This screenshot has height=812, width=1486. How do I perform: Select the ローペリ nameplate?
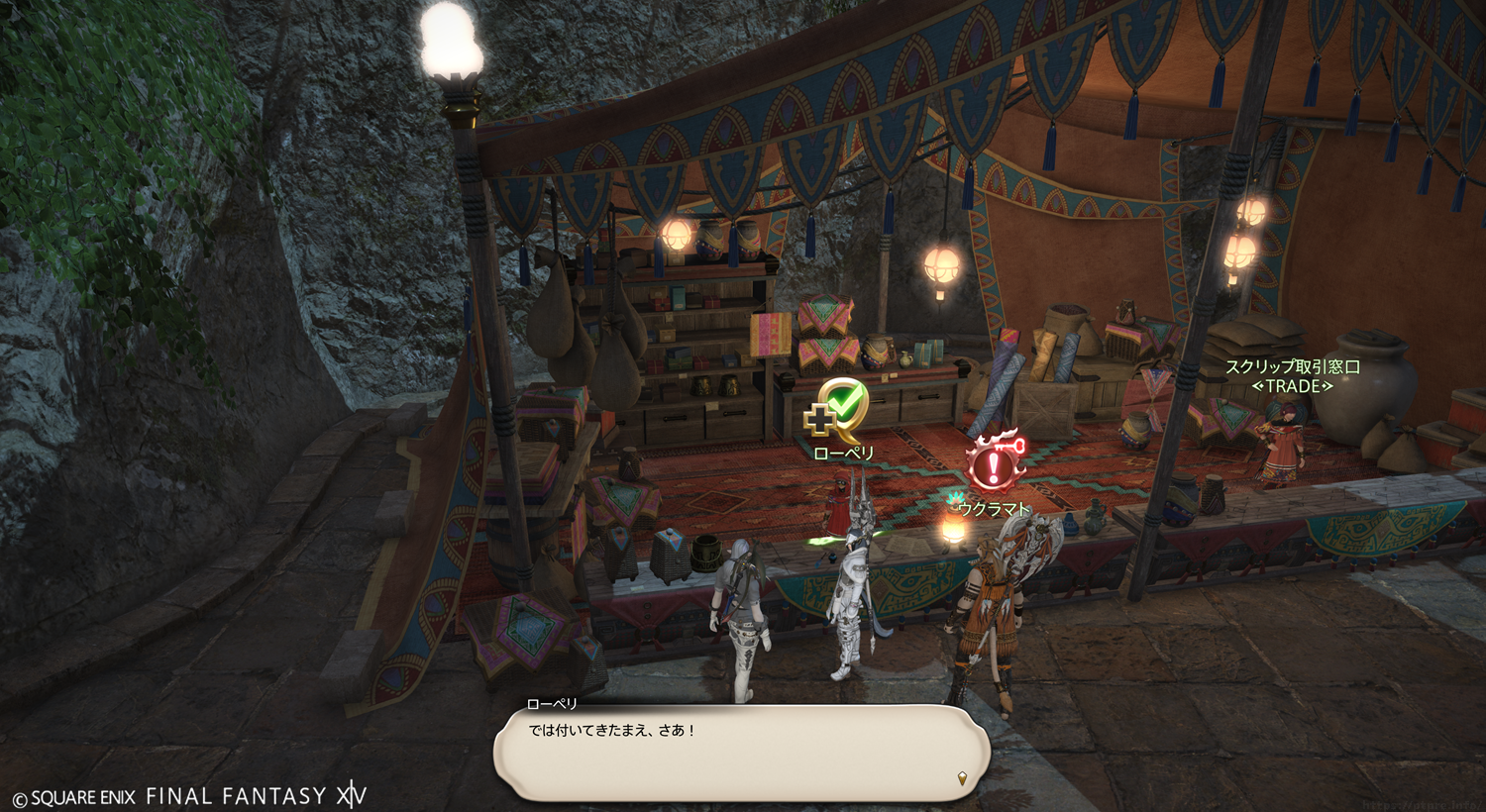tap(843, 453)
